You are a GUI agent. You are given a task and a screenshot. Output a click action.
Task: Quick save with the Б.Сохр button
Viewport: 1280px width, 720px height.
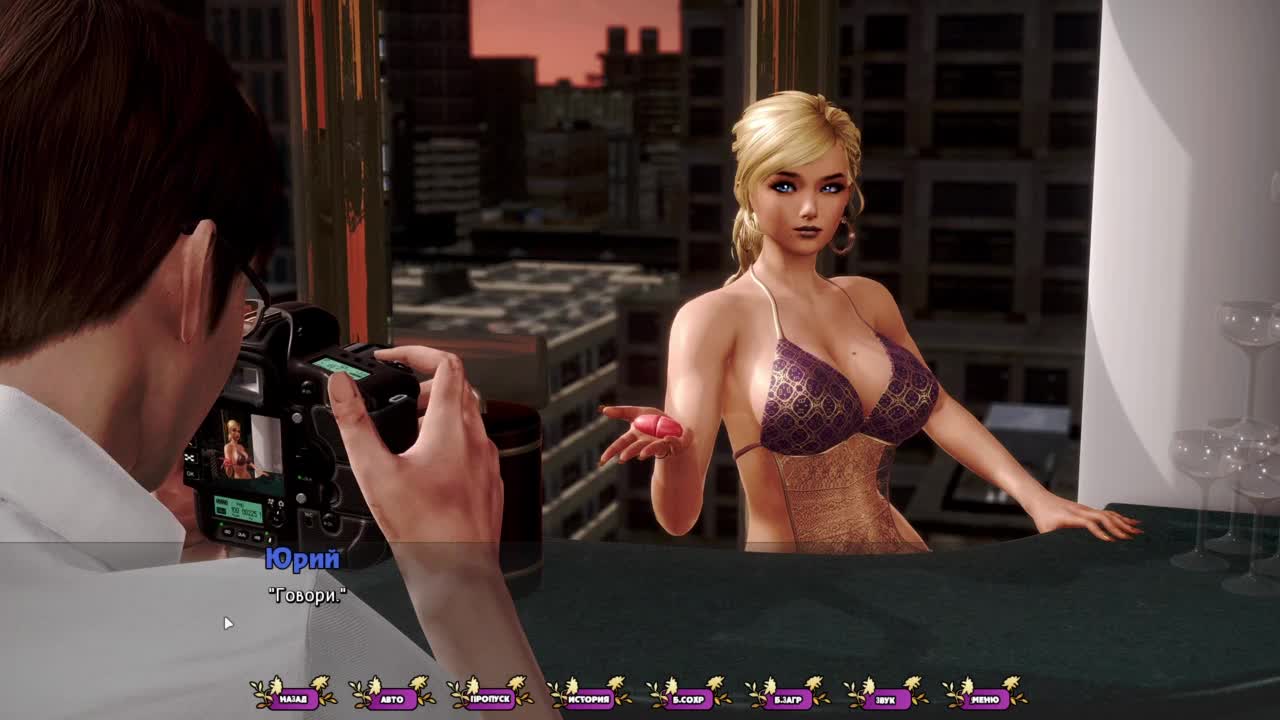click(689, 699)
